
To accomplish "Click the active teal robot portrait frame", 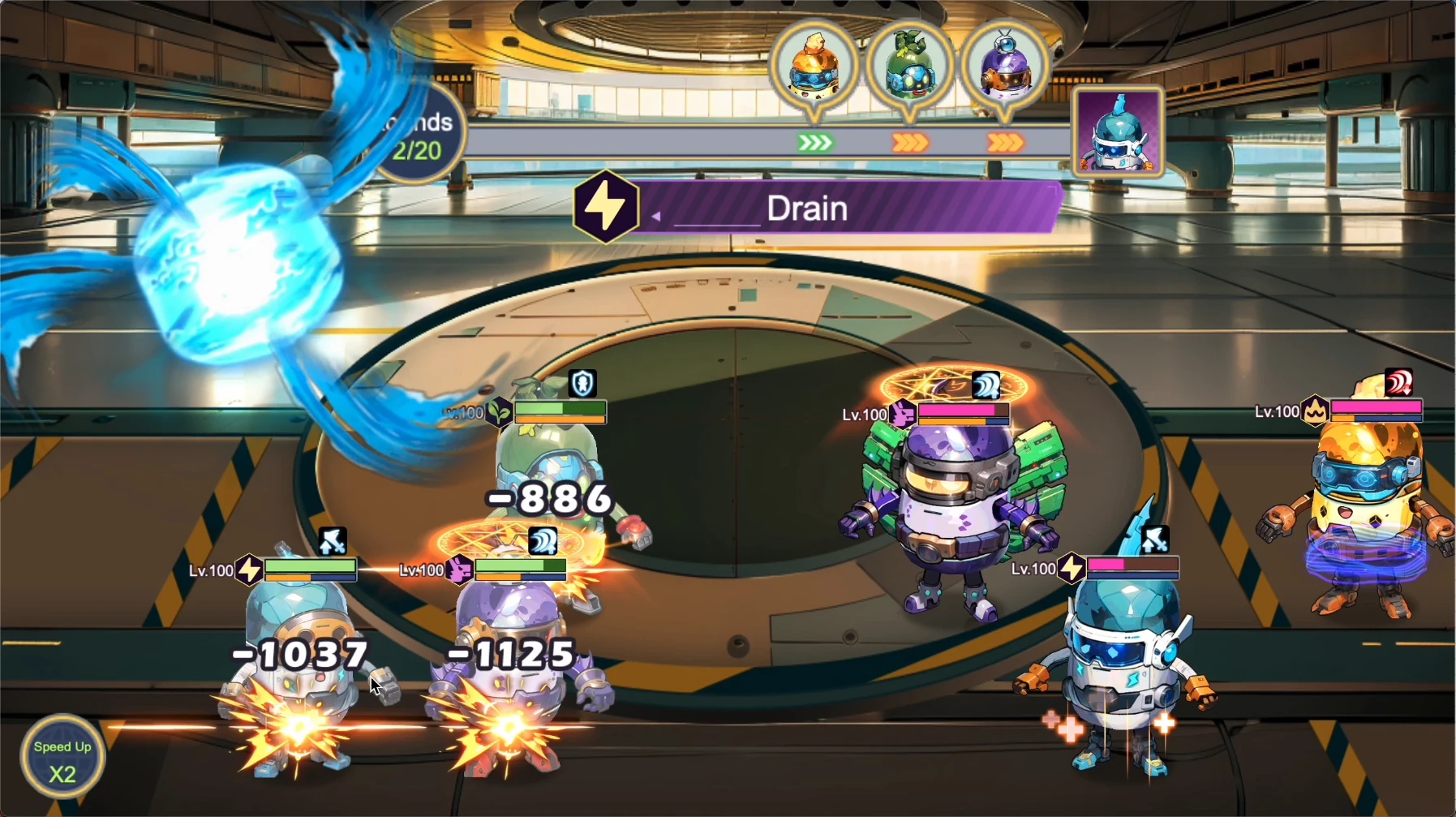I will pyautogui.click(x=1119, y=133).
